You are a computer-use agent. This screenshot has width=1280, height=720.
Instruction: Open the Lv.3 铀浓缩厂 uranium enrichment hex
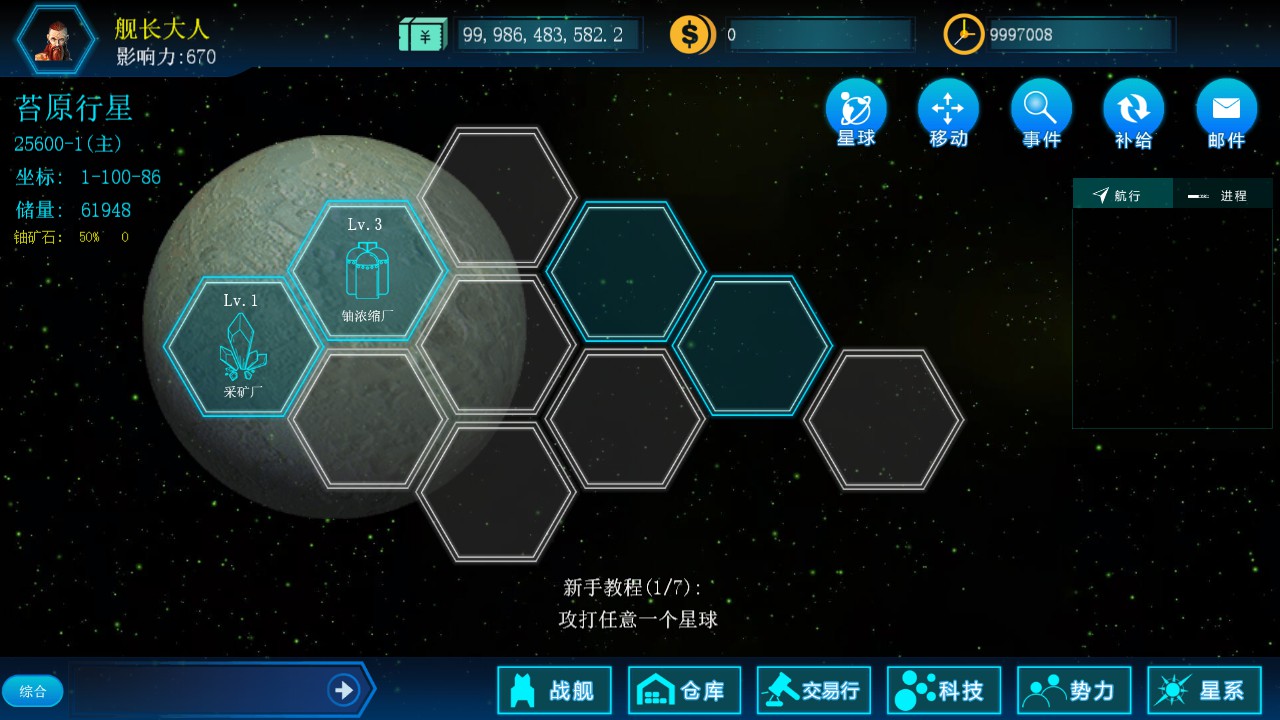click(367, 270)
